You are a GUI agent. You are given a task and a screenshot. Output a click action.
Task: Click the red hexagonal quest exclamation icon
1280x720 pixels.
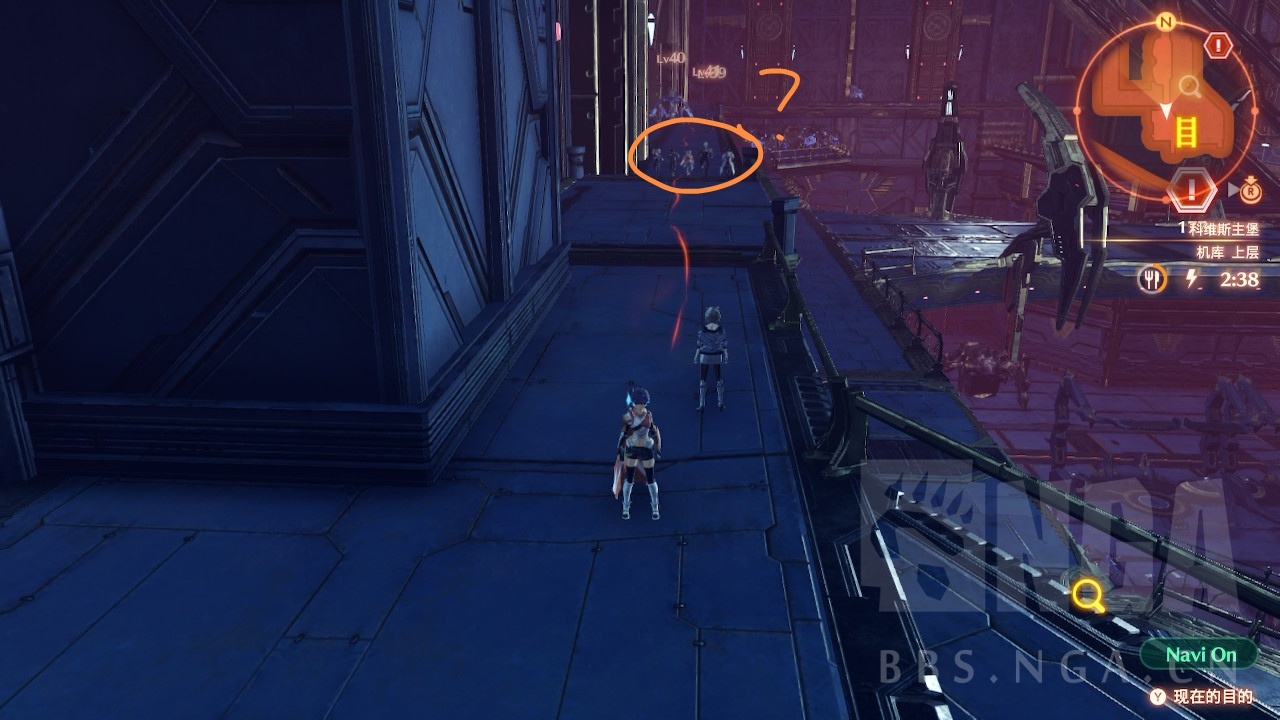click(1192, 188)
